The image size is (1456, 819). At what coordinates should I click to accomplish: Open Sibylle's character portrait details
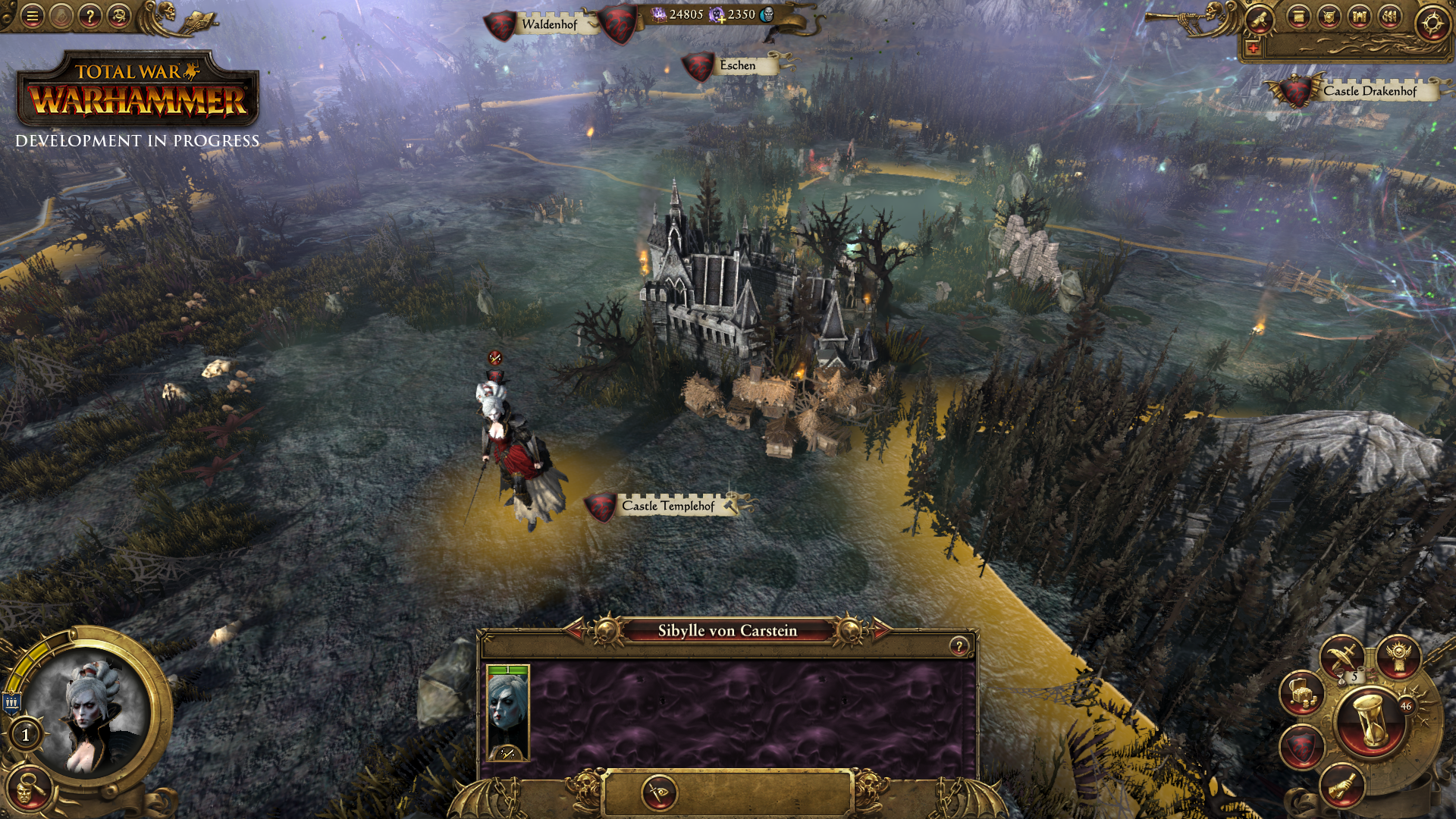tap(91, 713)
